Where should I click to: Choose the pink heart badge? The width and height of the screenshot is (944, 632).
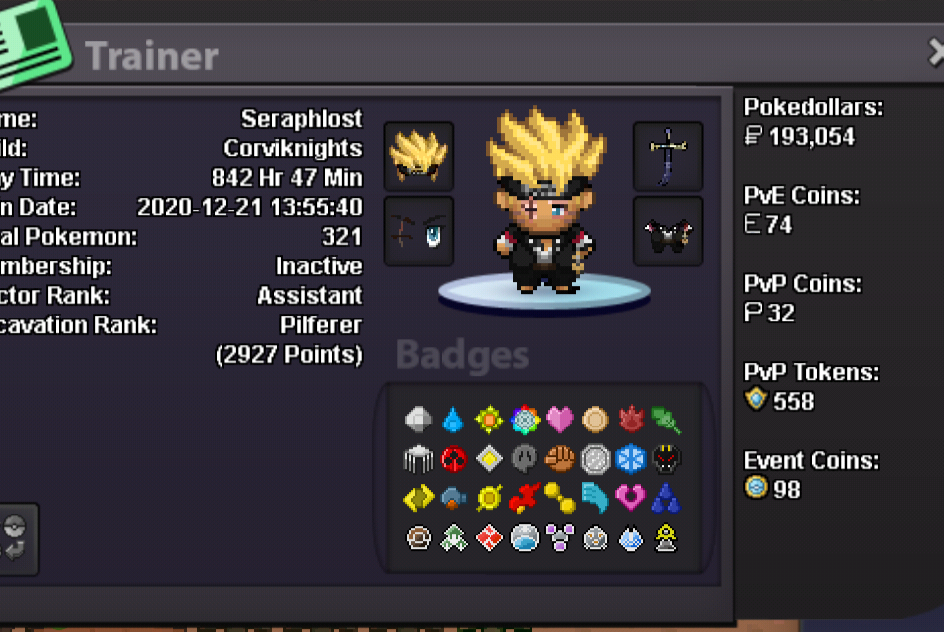560,419
